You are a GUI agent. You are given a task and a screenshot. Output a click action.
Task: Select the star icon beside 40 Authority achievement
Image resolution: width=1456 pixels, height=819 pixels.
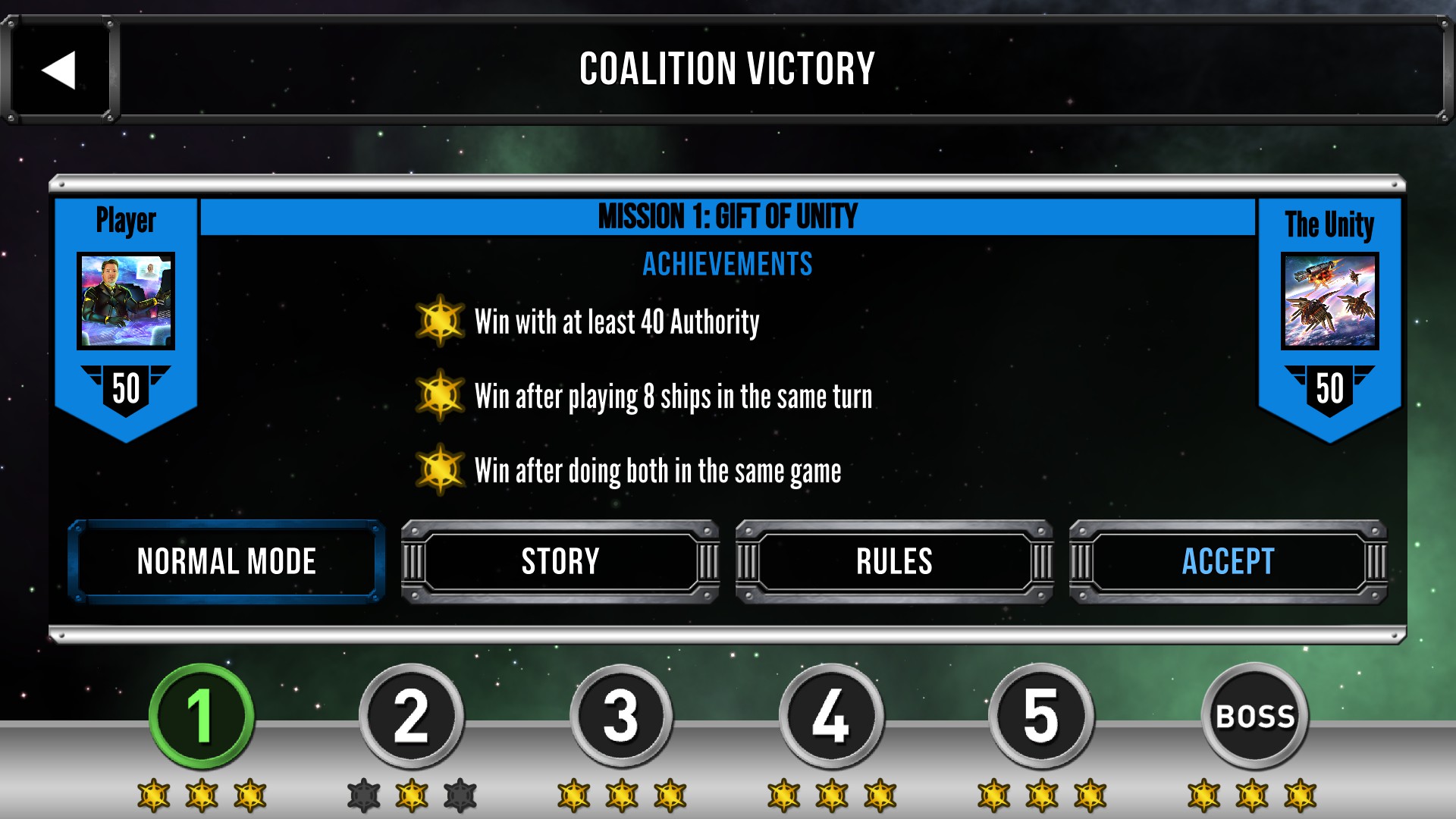click(441, 321)
